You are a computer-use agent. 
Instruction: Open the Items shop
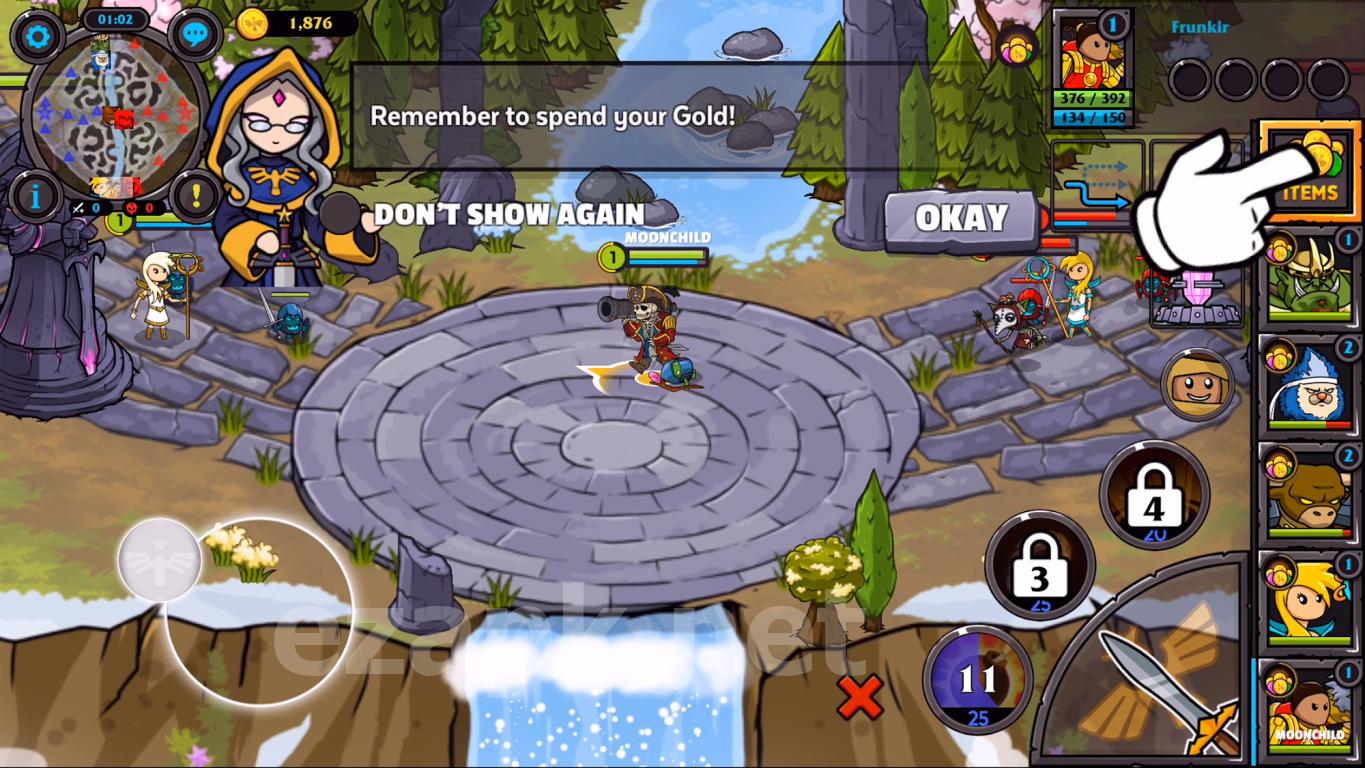tap(1308, 168)
